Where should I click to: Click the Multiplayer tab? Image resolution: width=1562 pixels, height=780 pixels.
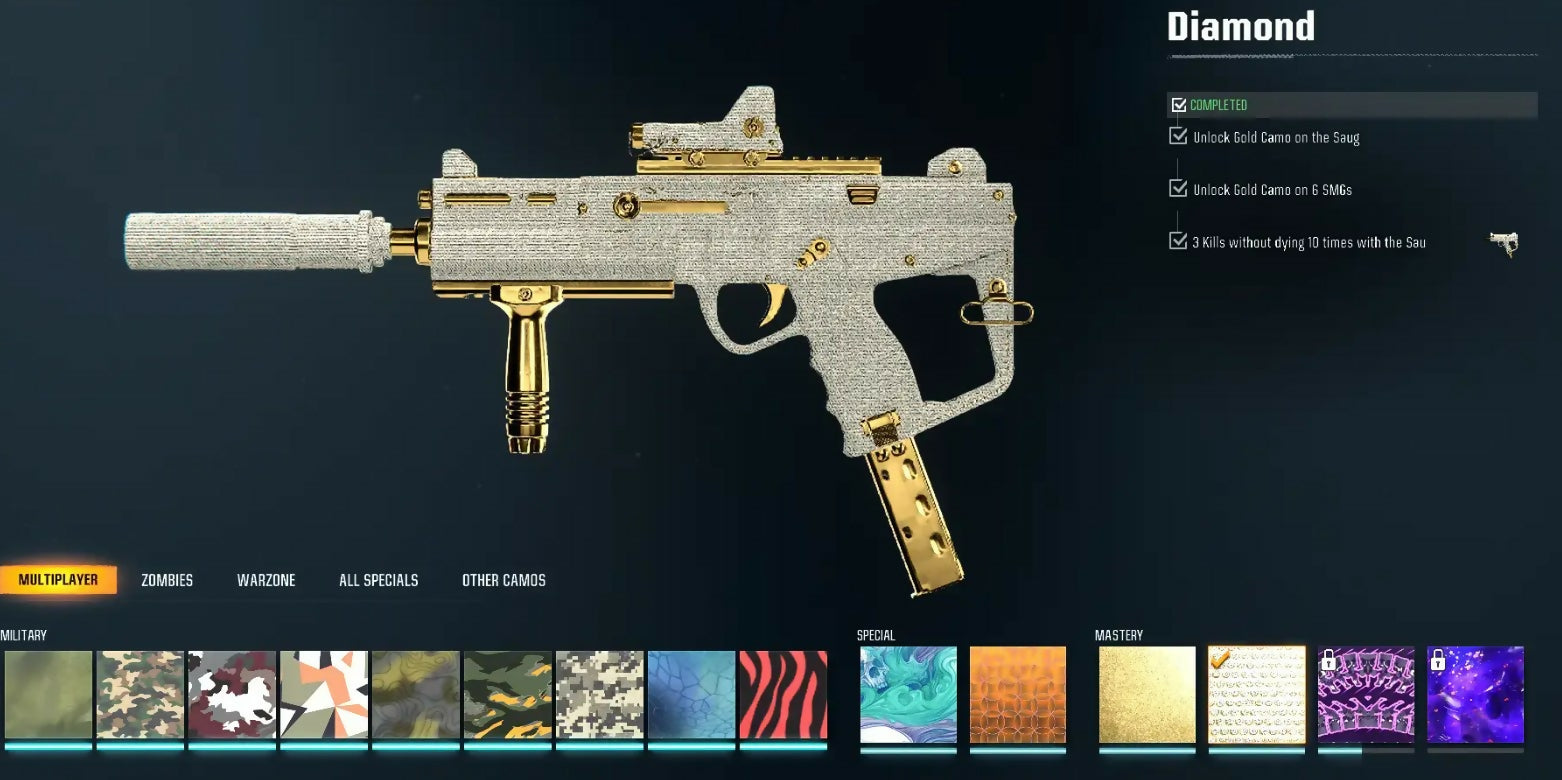click(x=58, y=580)
